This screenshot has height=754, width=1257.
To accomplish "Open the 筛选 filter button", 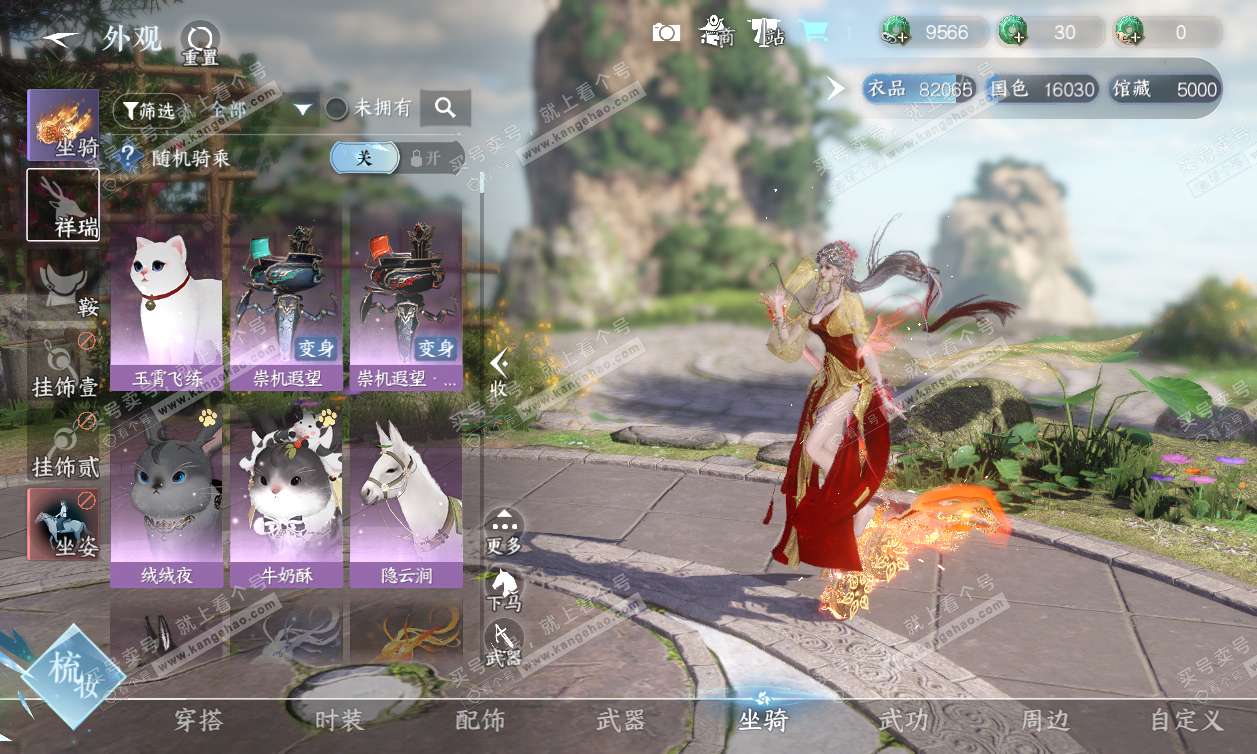I will click(x=149, y=110).
